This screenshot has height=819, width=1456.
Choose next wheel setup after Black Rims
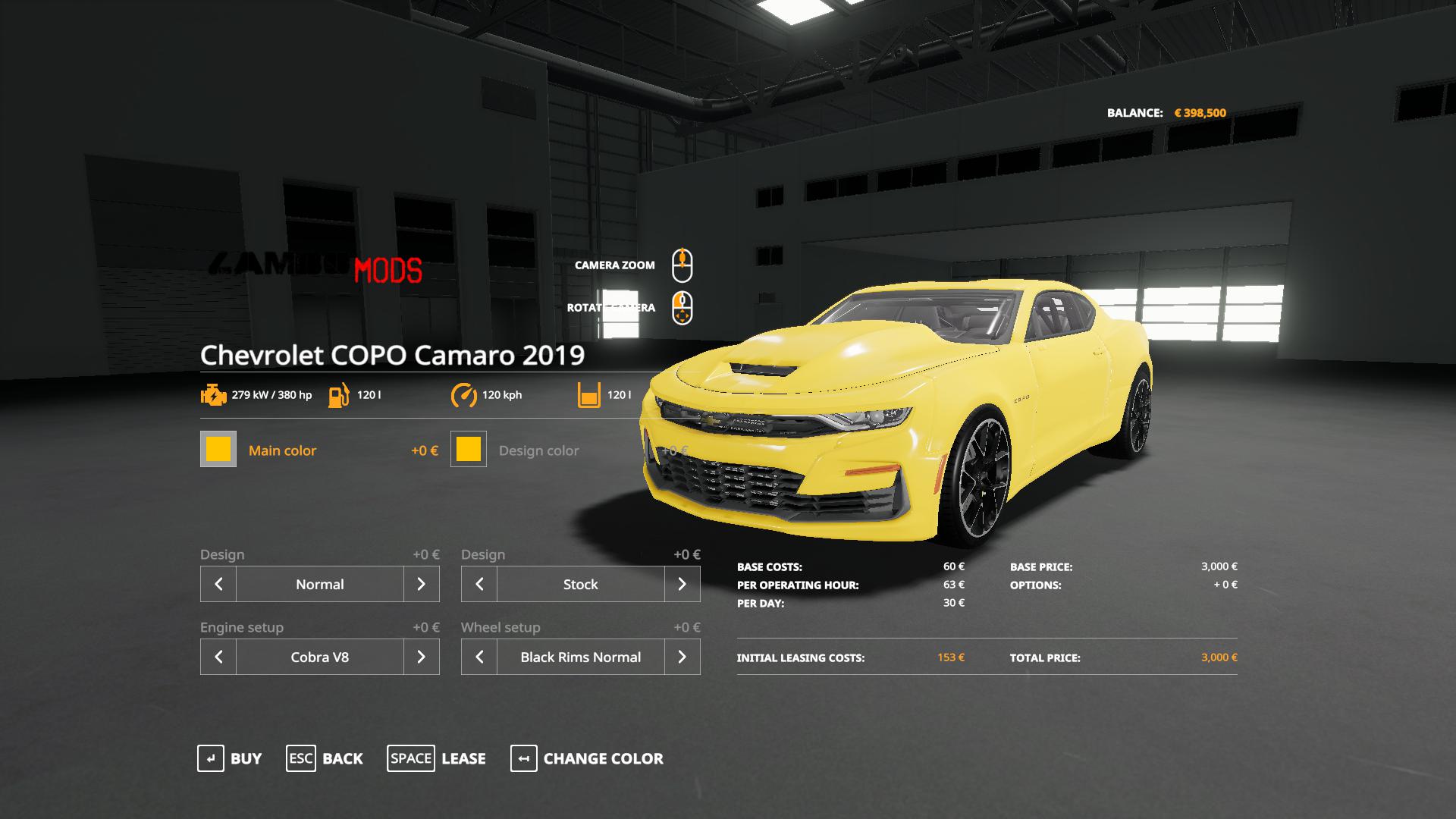[682, 657]
